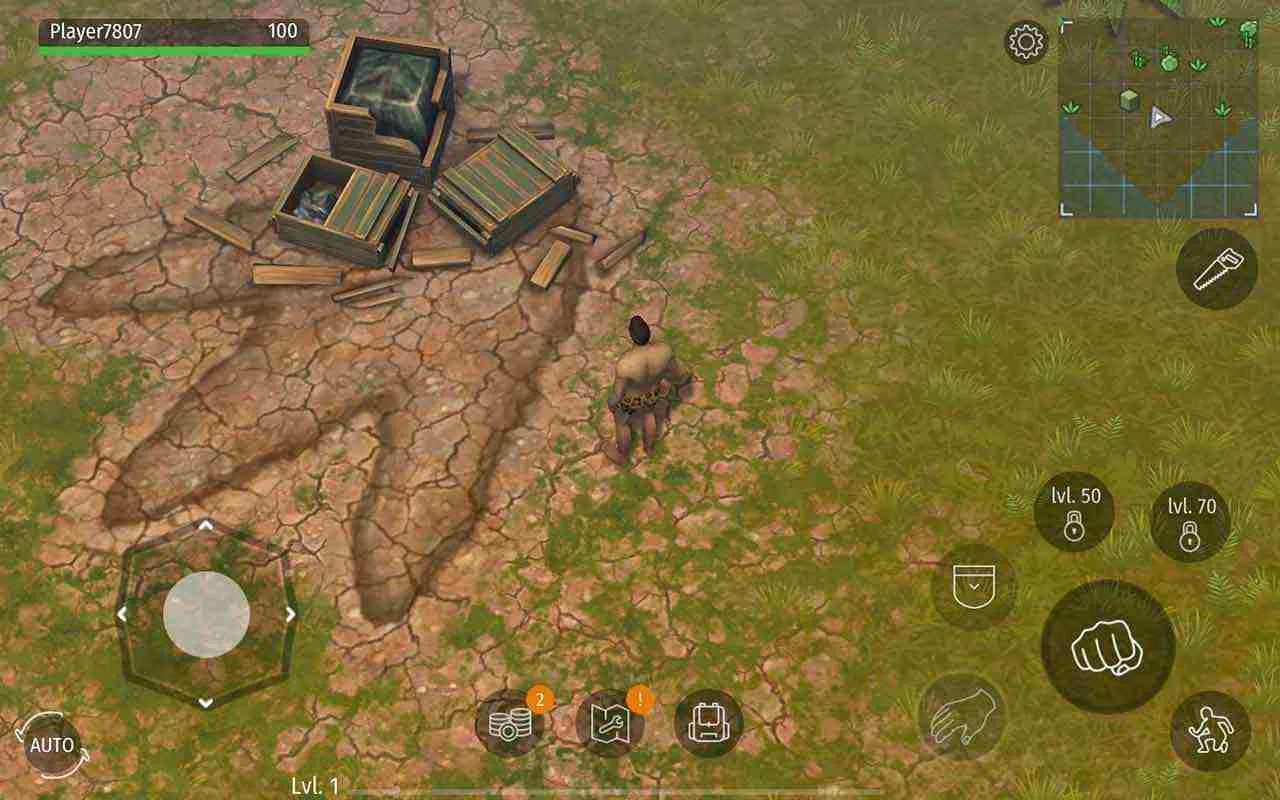Tap the green health bar showing 100
Screen dimensions: 1280x800
[170, 48]
